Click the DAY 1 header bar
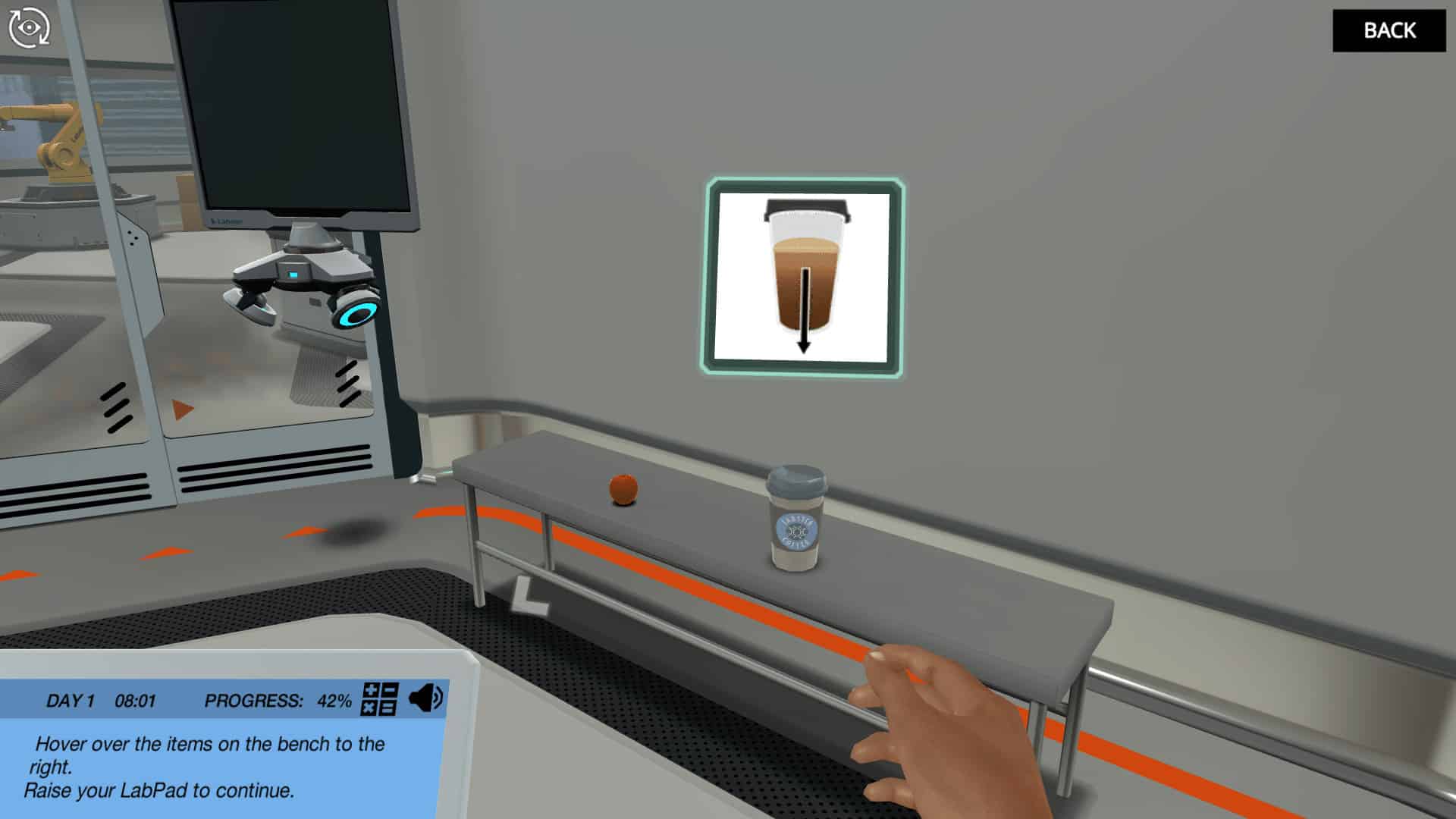The height and width of the screenshot is (819, 1456). pos(71,700)
